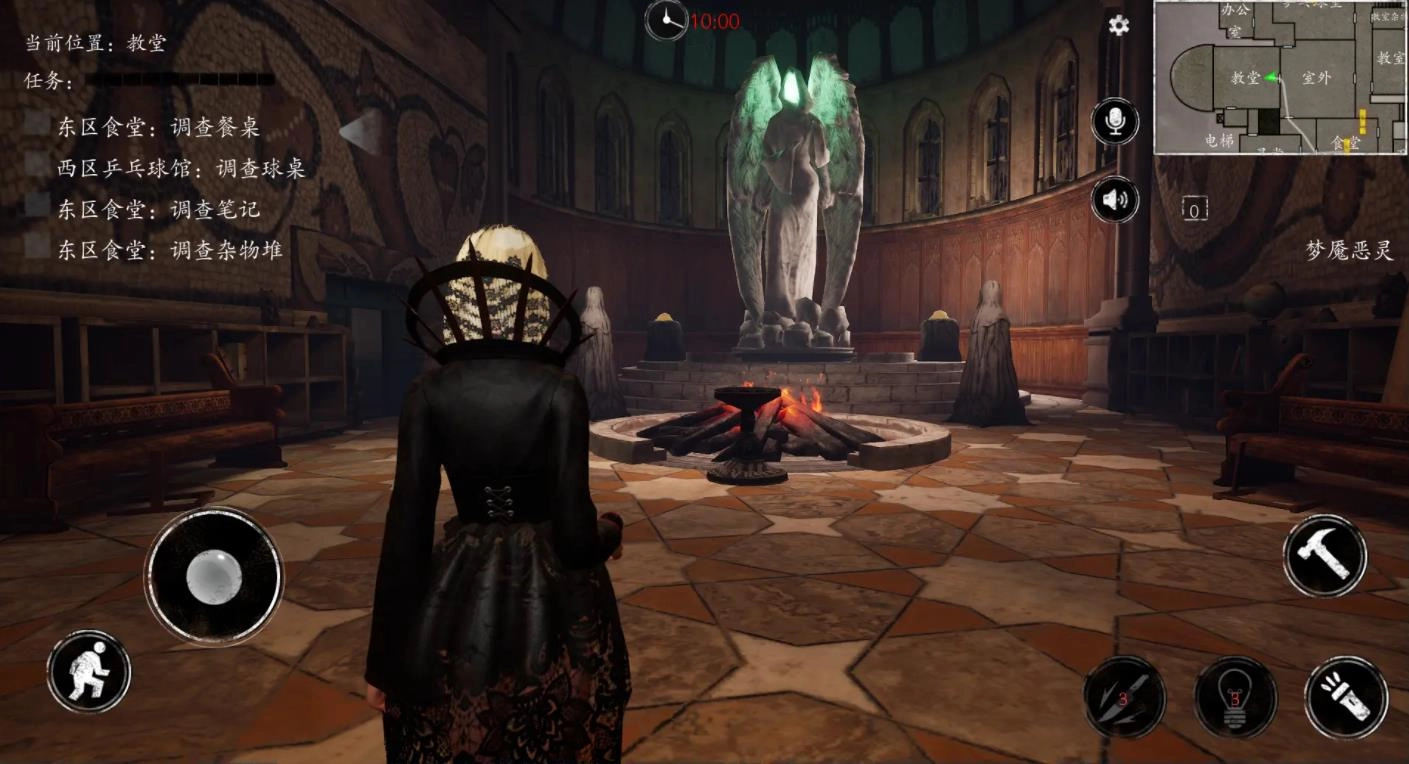Activate the light bulb item

pos(1235,697)
